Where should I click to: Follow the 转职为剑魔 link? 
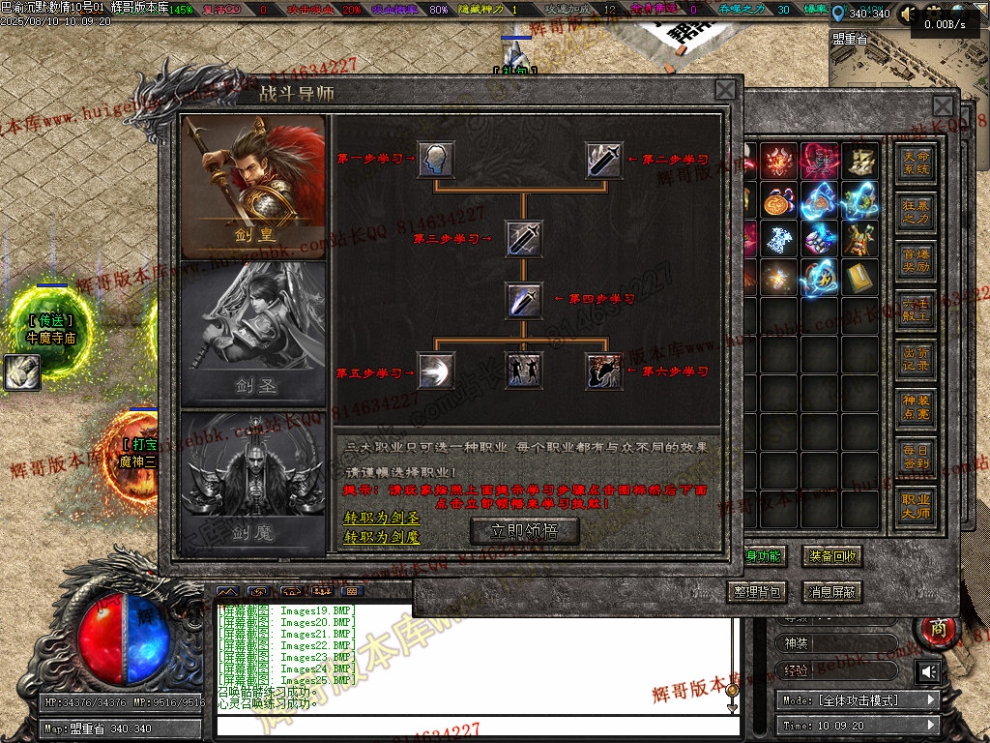click(x=381, y=537)
